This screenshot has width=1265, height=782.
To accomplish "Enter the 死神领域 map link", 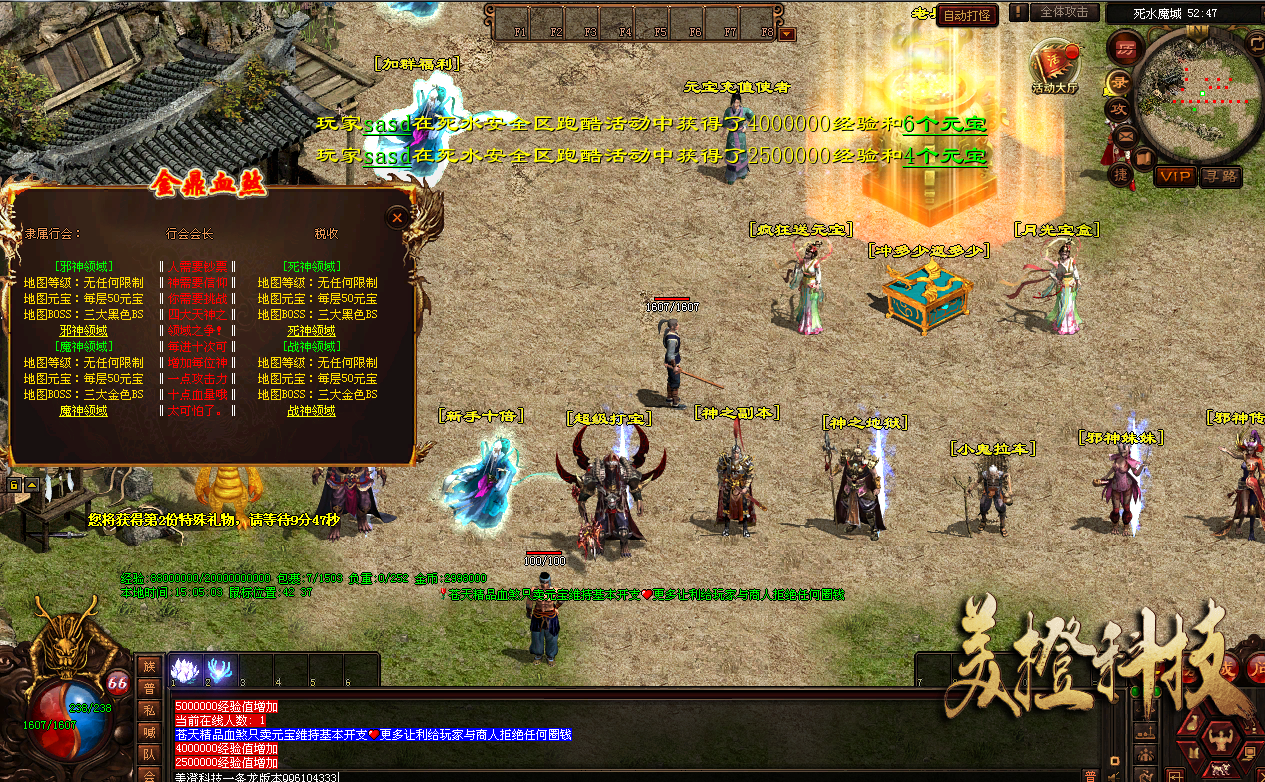I will [x=311, y=330].
